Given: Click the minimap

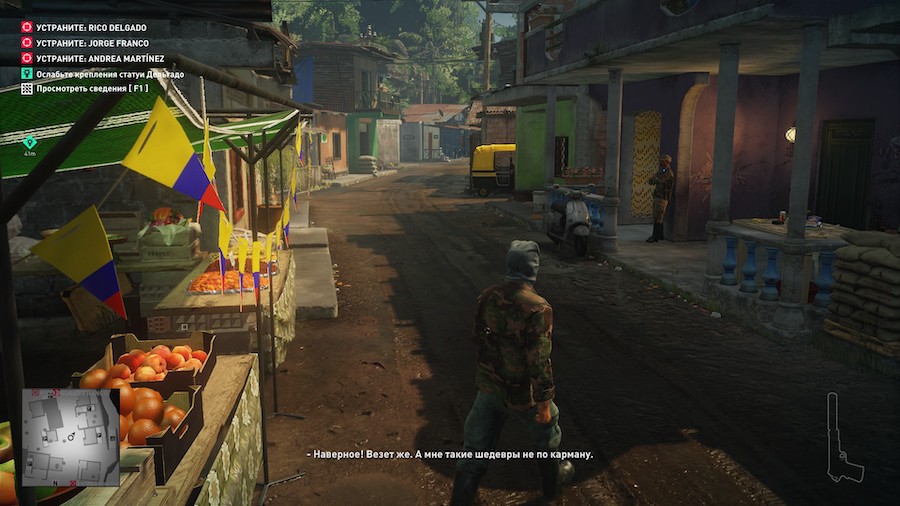Looking at the screenshot, I should point(70,437).
